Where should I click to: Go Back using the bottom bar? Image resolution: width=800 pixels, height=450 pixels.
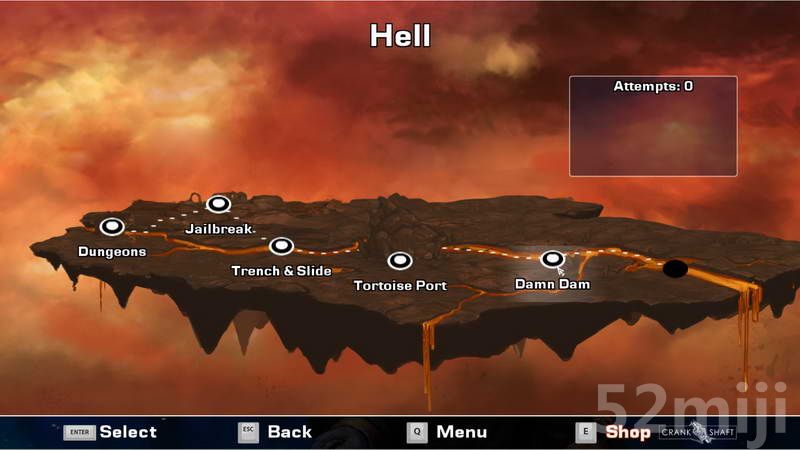click(x=289, y=432)
